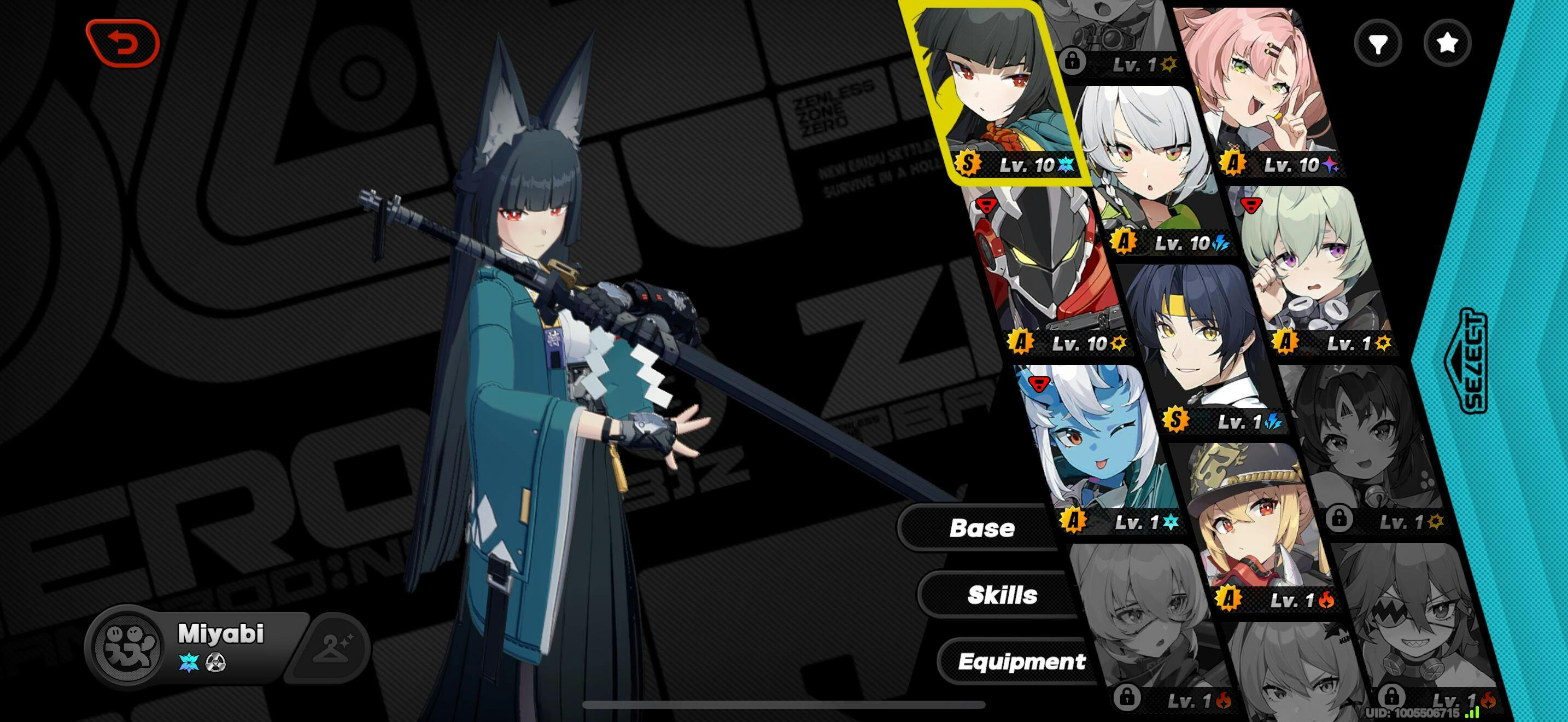This screenshot has height=722, width=1568.
Task: Select the green-haired purple-eyed agent
Action: click(x=1315, y=268)
